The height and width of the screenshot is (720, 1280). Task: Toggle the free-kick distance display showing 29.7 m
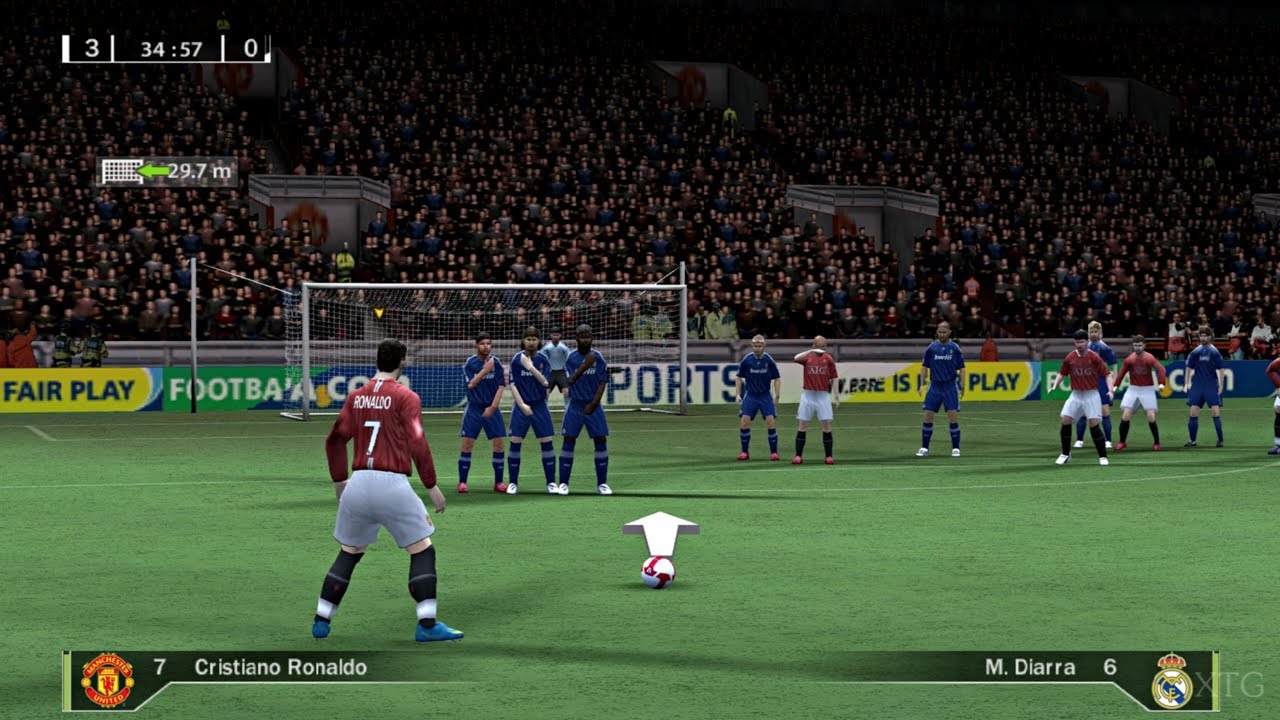coord(170,169)
